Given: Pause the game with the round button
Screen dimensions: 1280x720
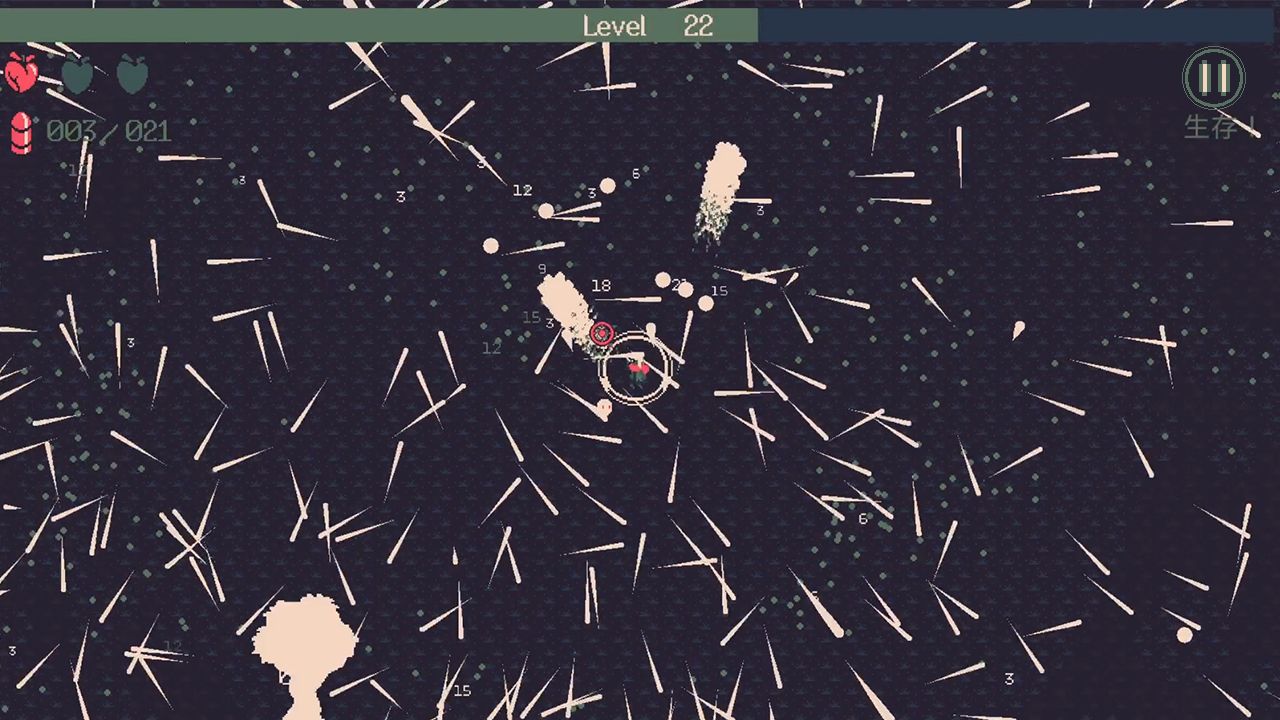Looking at the screenshot, I should point(1214,78).
